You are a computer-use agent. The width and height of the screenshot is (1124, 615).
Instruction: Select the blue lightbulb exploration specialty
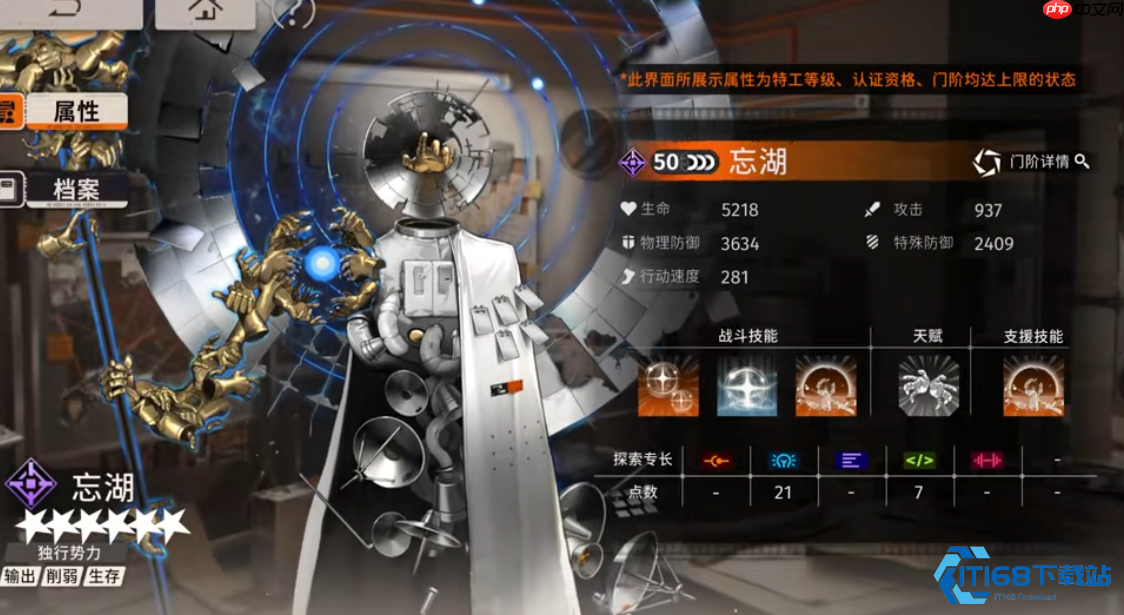tap(784, 461)
